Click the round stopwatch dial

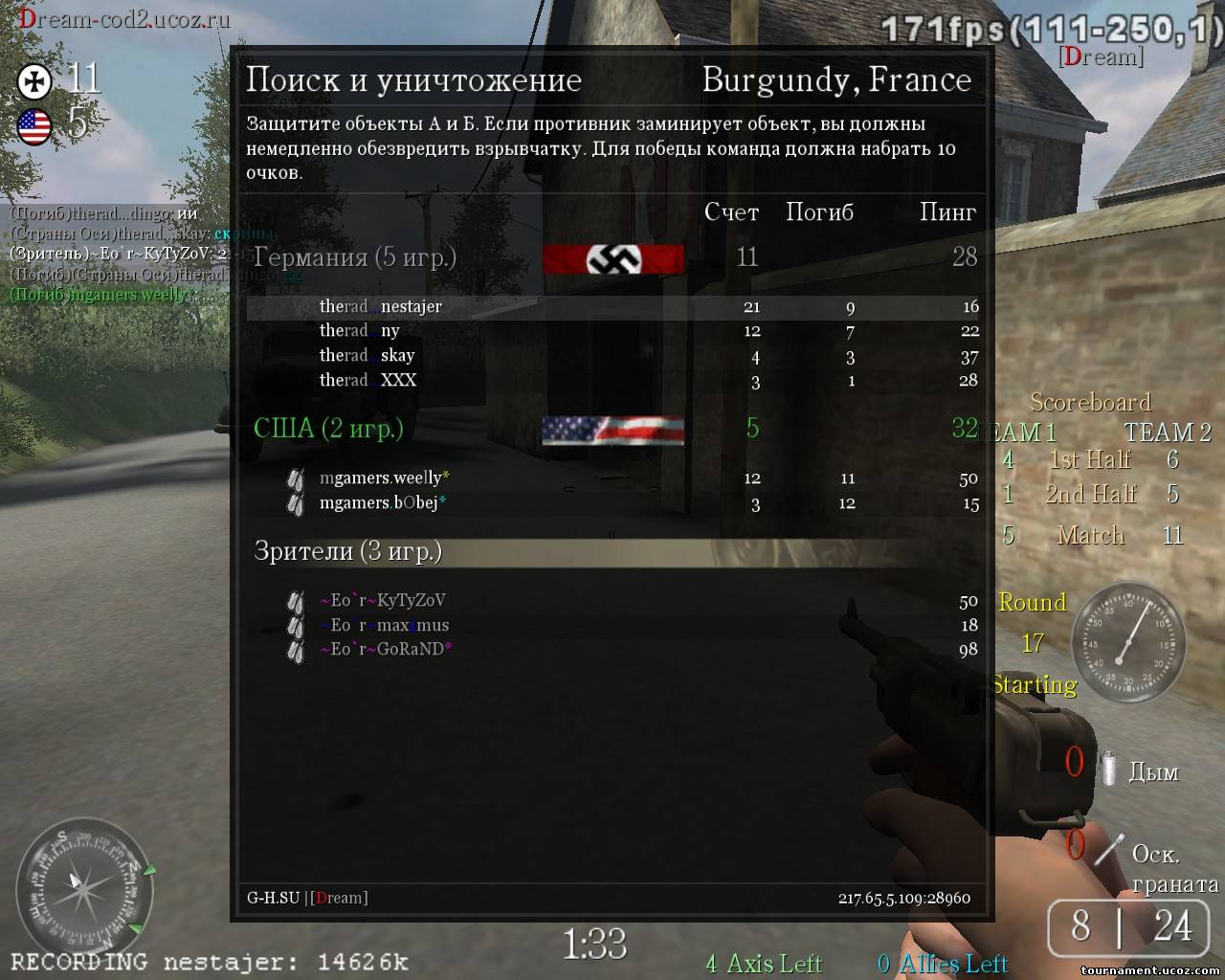click(x=1128, y=638)
